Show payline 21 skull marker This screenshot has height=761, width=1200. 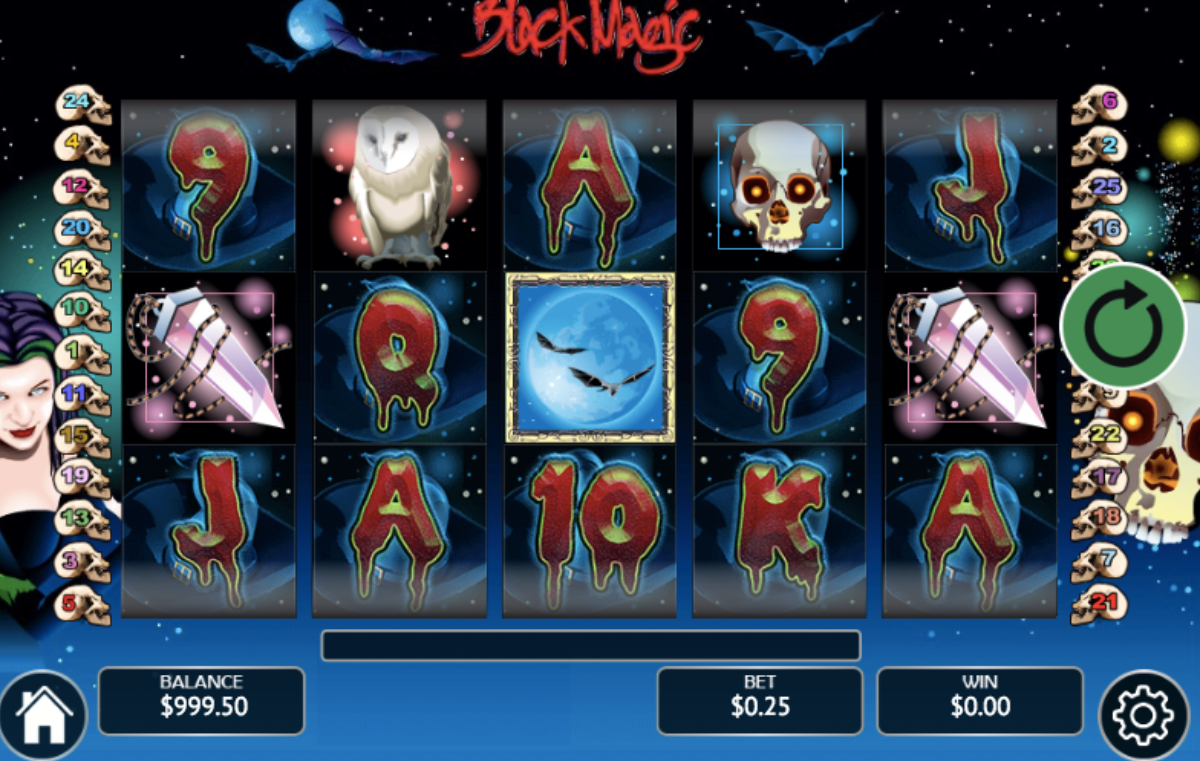1098,603
